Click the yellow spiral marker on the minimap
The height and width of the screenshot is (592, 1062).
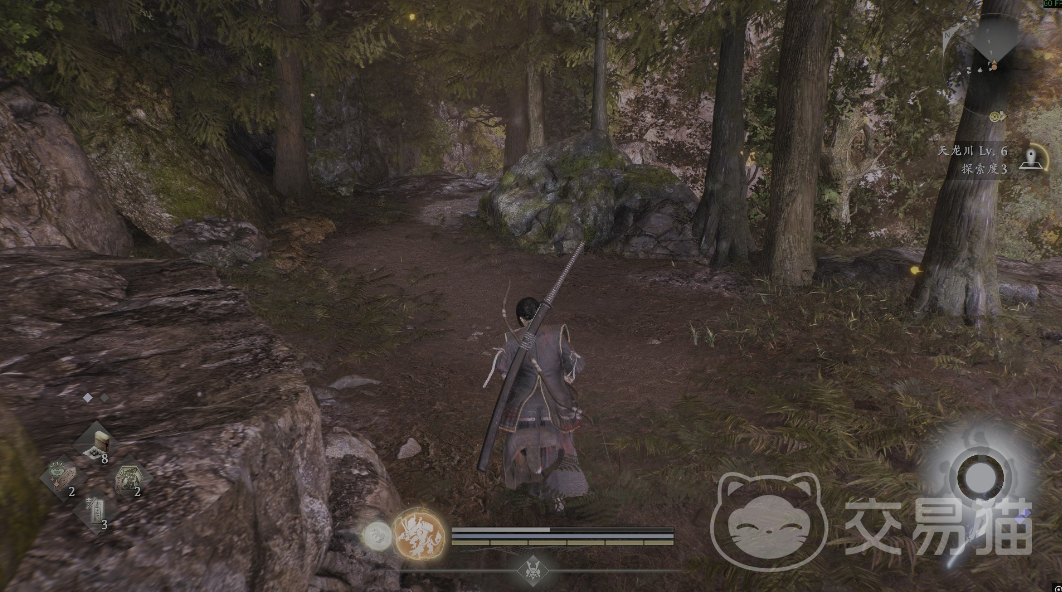coord(997,118)
